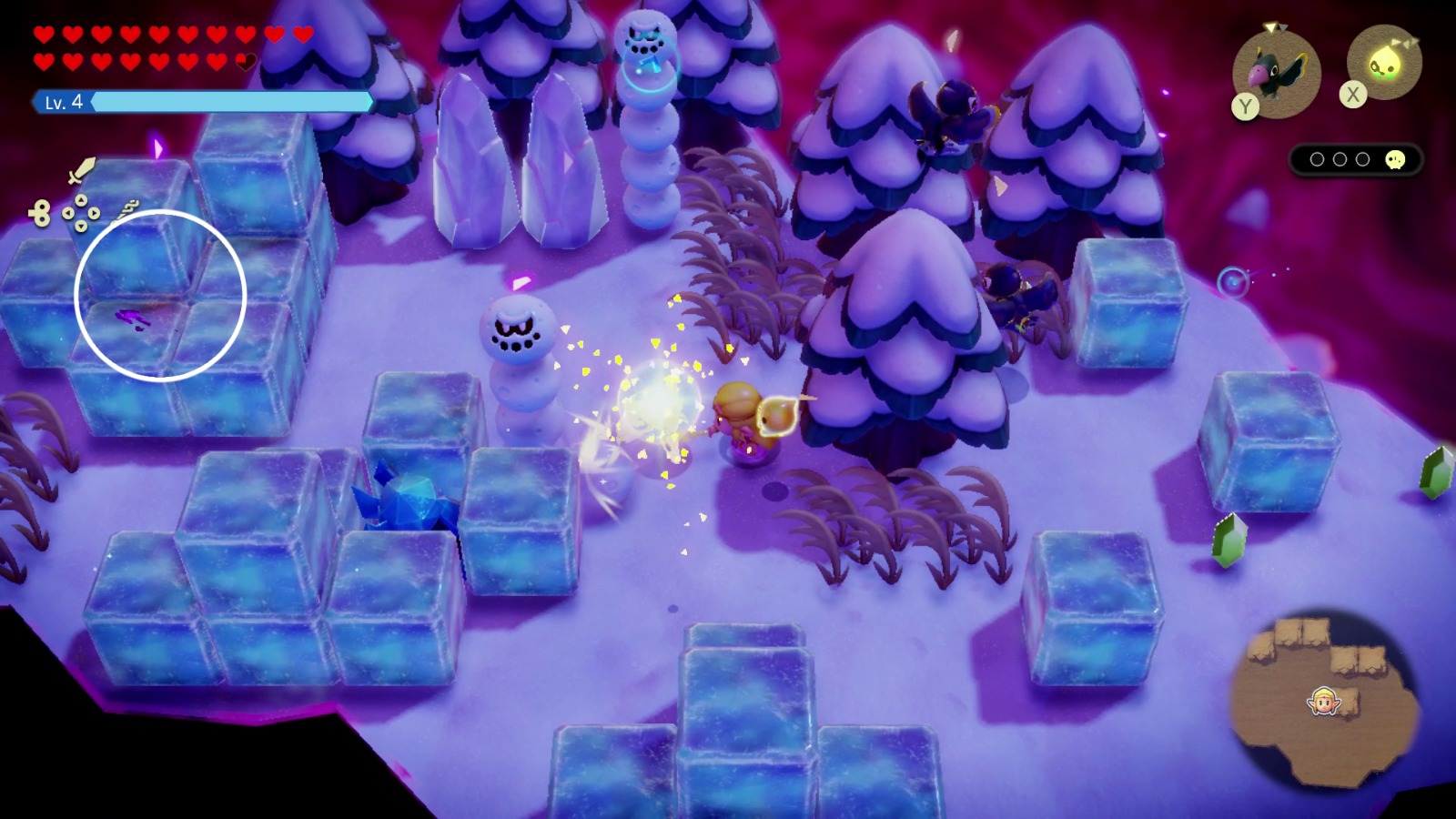This screenshot has width=1456, height=819.
Task: Click the glowing Tri companion icon above X
Action: 1384,62
